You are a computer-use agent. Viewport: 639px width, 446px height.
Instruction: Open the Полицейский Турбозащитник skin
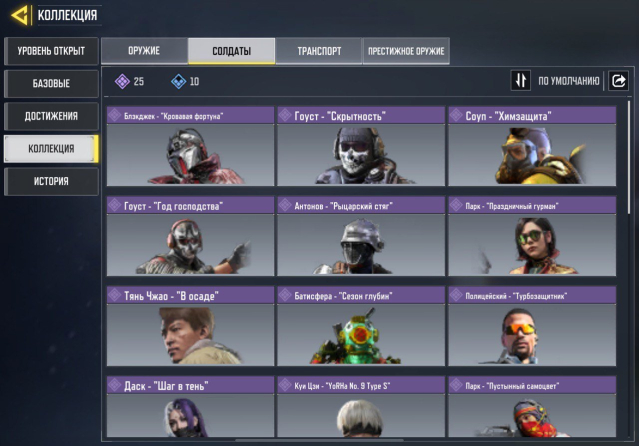point(531,326)
